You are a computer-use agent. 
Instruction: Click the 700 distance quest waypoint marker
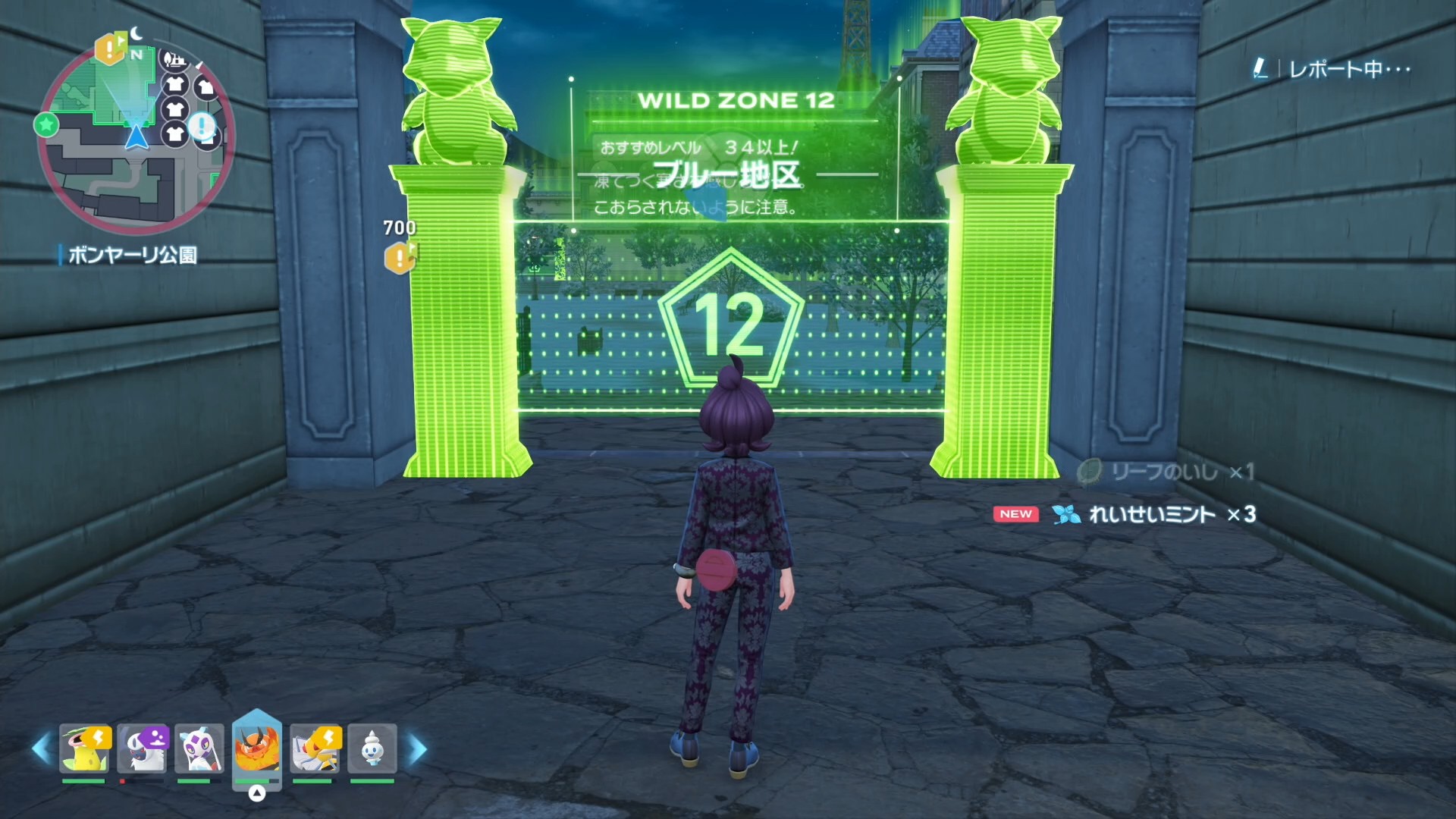coord(400,258)
